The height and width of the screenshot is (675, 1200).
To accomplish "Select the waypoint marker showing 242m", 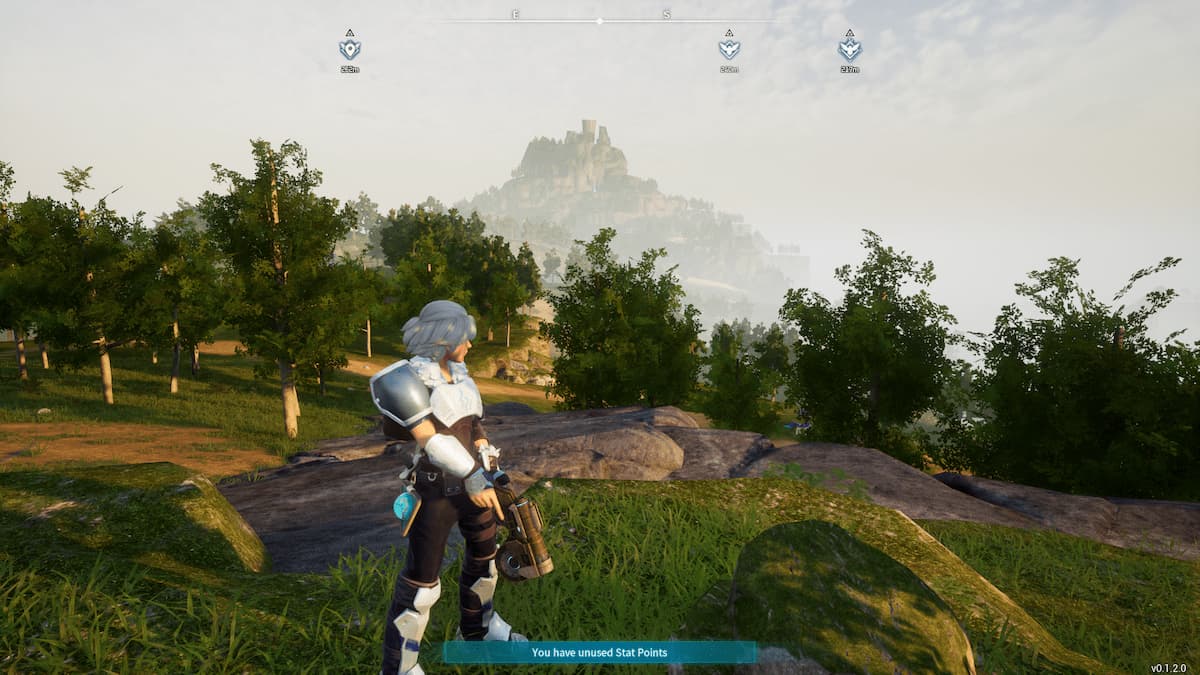I will click(x=729, y=48).
